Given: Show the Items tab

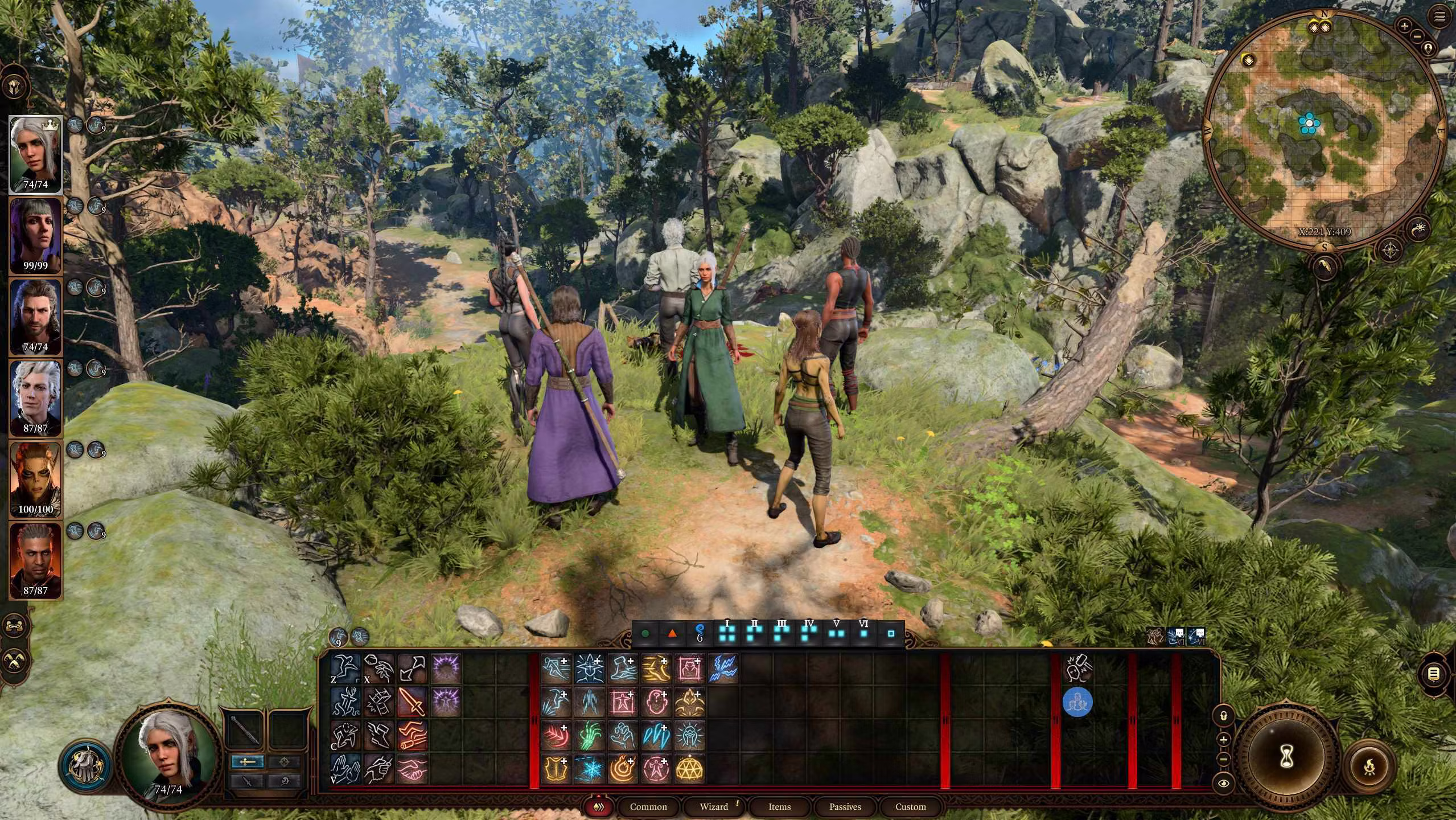Looking at the screenshot, I should point(779,806).
